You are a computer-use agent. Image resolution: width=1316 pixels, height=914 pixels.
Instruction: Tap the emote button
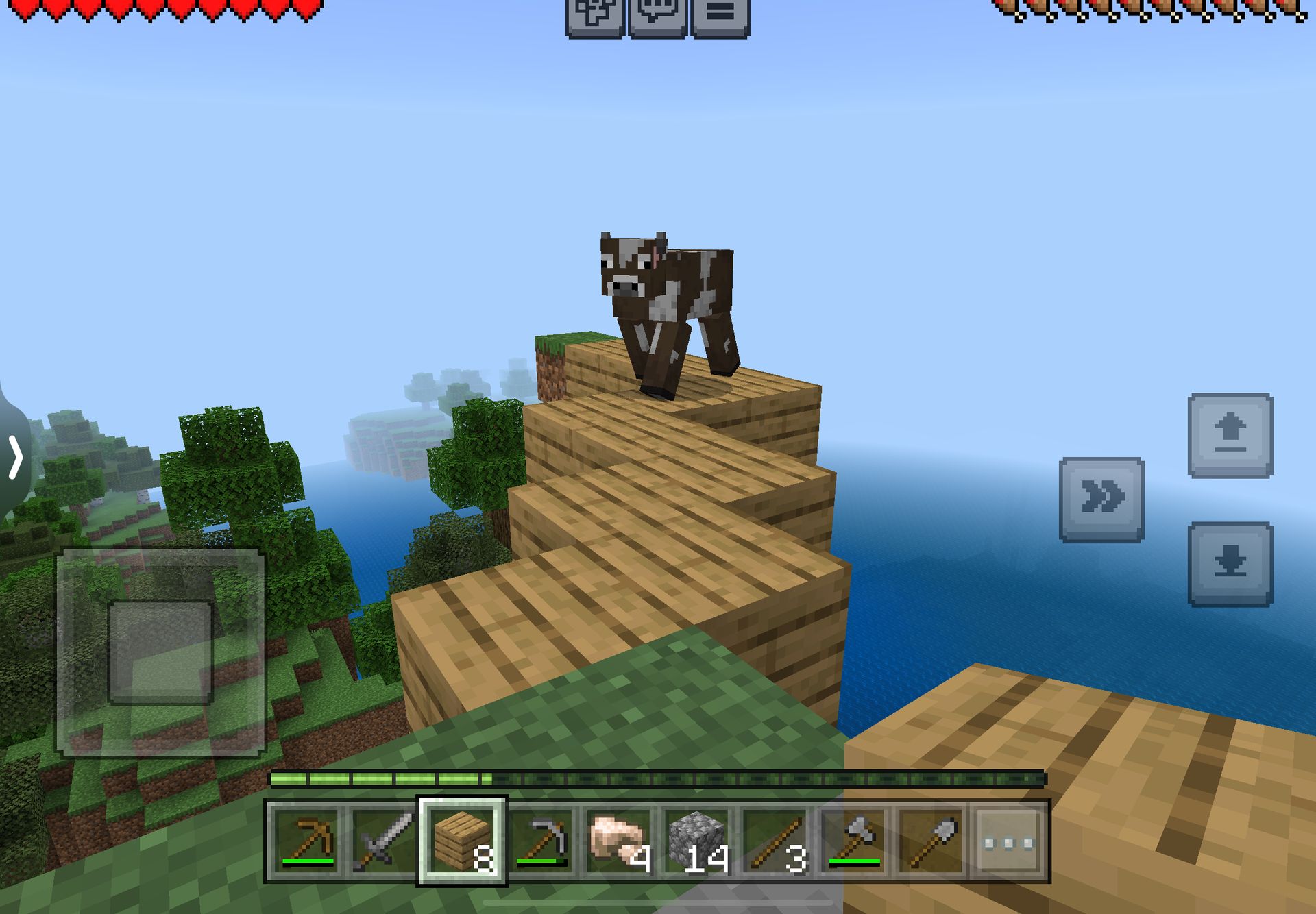(594, 15)
